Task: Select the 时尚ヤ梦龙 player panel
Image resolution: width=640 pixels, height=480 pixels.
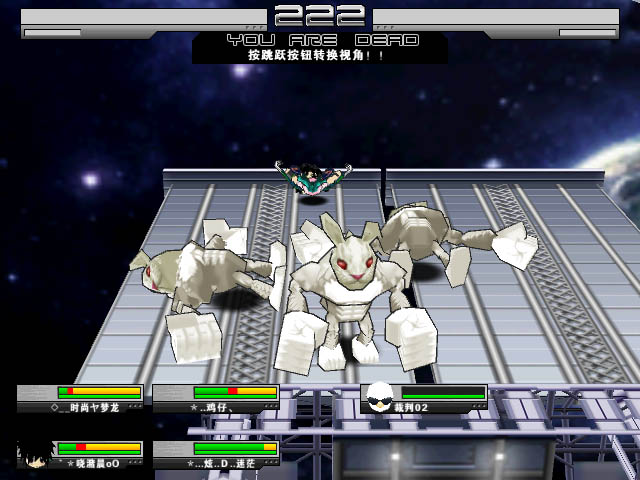Action: tap(80, 399)
